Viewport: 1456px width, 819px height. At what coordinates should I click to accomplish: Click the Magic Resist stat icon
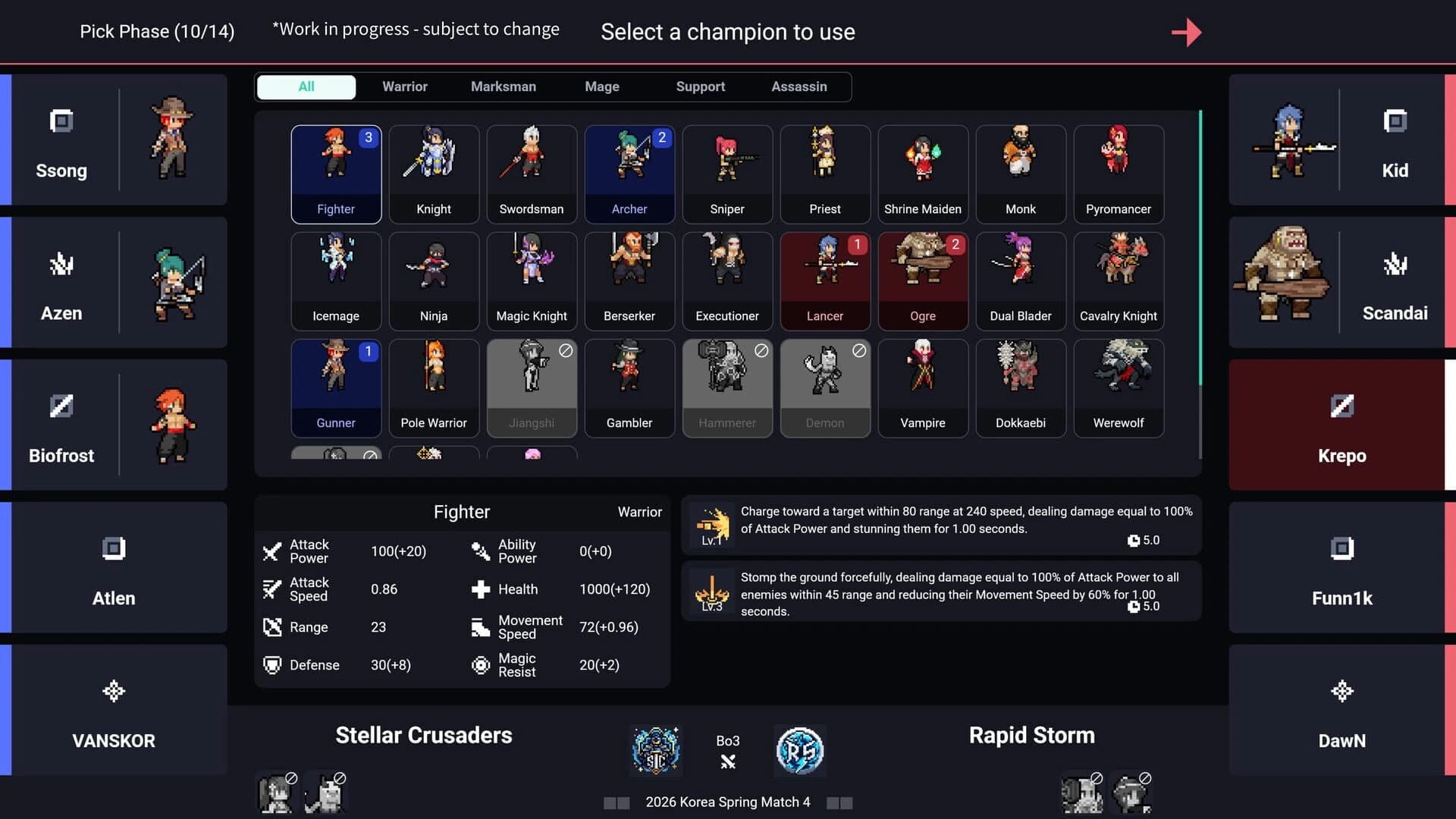481,665
